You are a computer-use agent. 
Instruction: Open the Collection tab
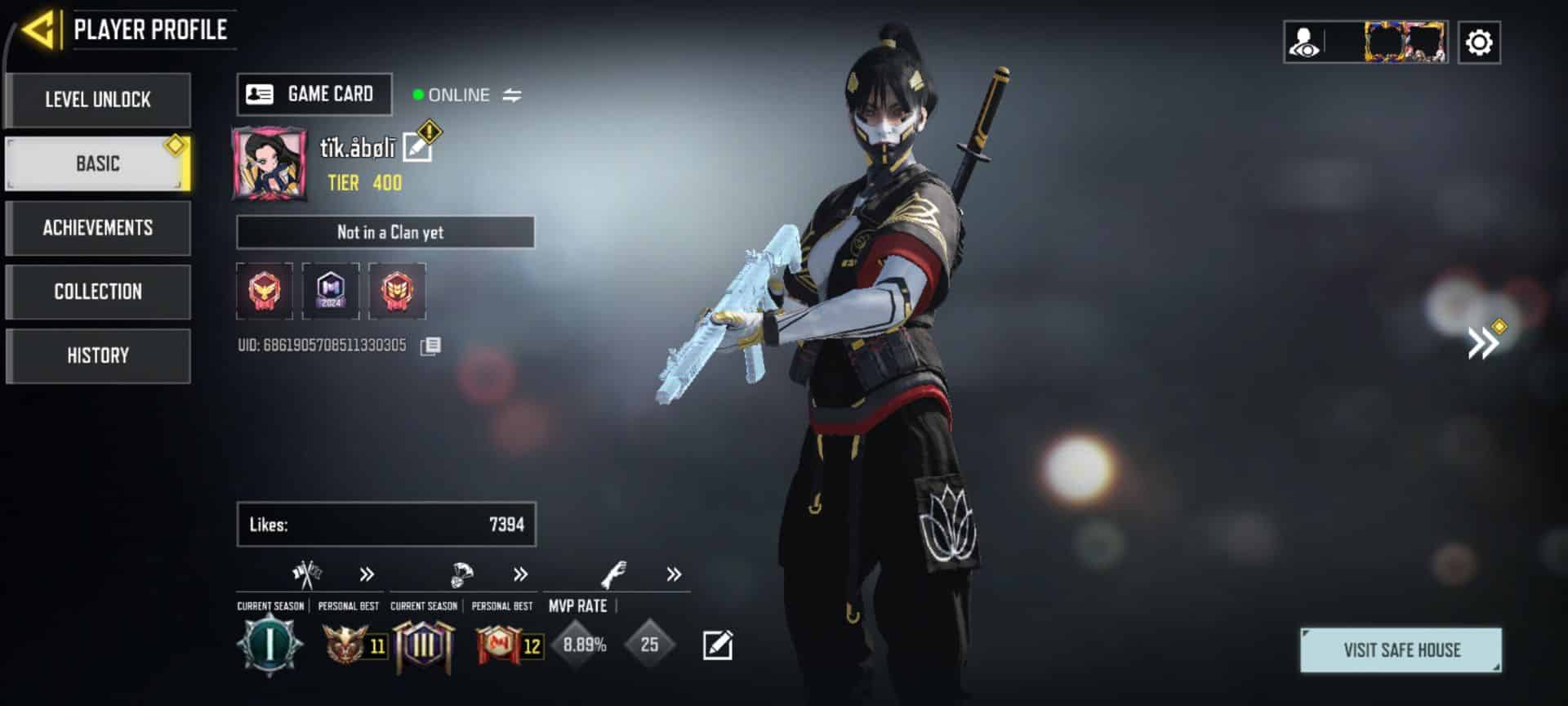[x=98, y=292]
